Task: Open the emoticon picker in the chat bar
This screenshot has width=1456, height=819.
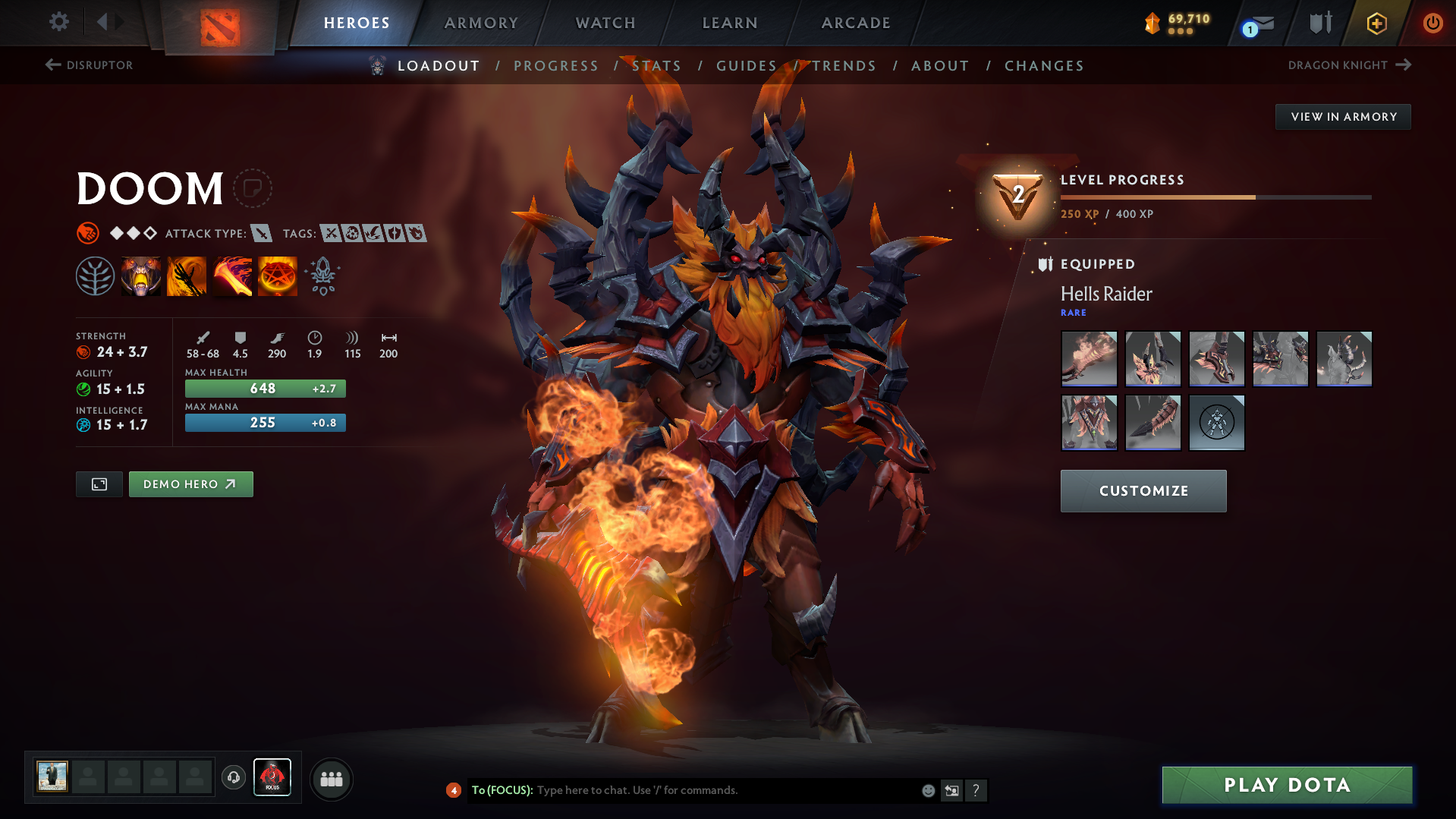Action: pyautogui.click(x=928, y=790)
